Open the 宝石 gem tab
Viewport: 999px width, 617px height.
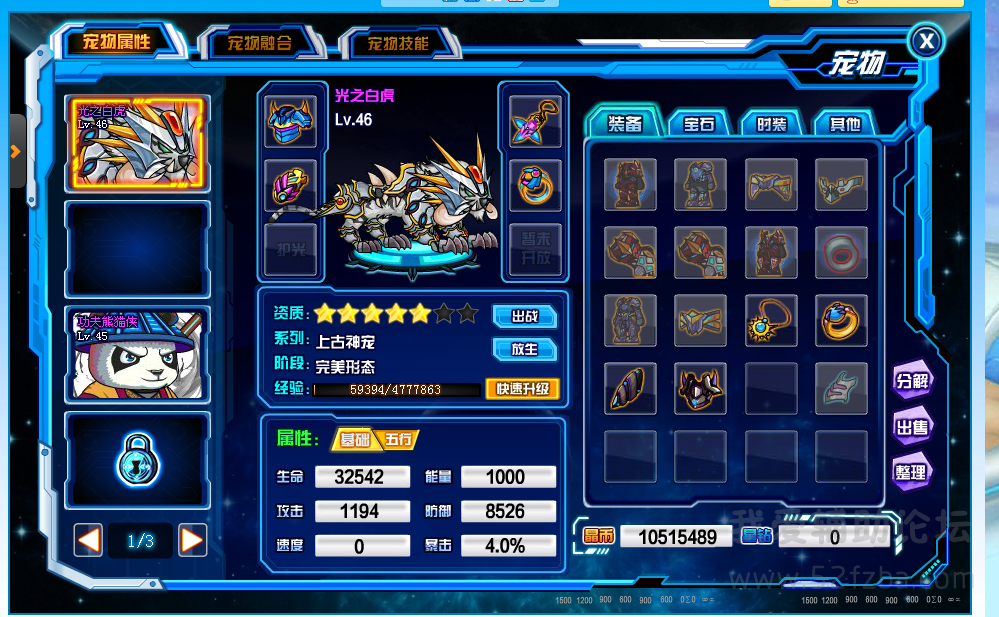tap(699, 124)
